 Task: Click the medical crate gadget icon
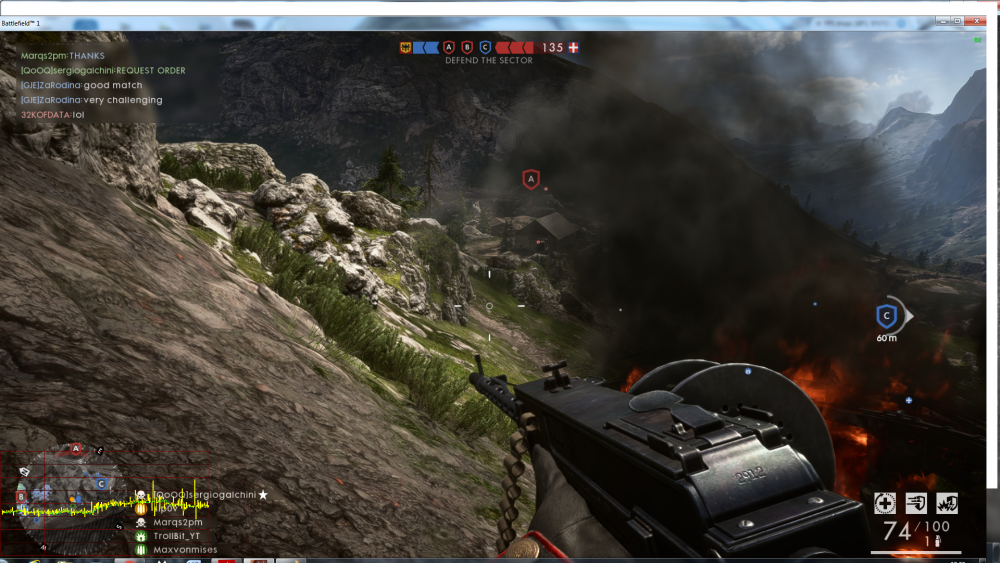(884, 503)
